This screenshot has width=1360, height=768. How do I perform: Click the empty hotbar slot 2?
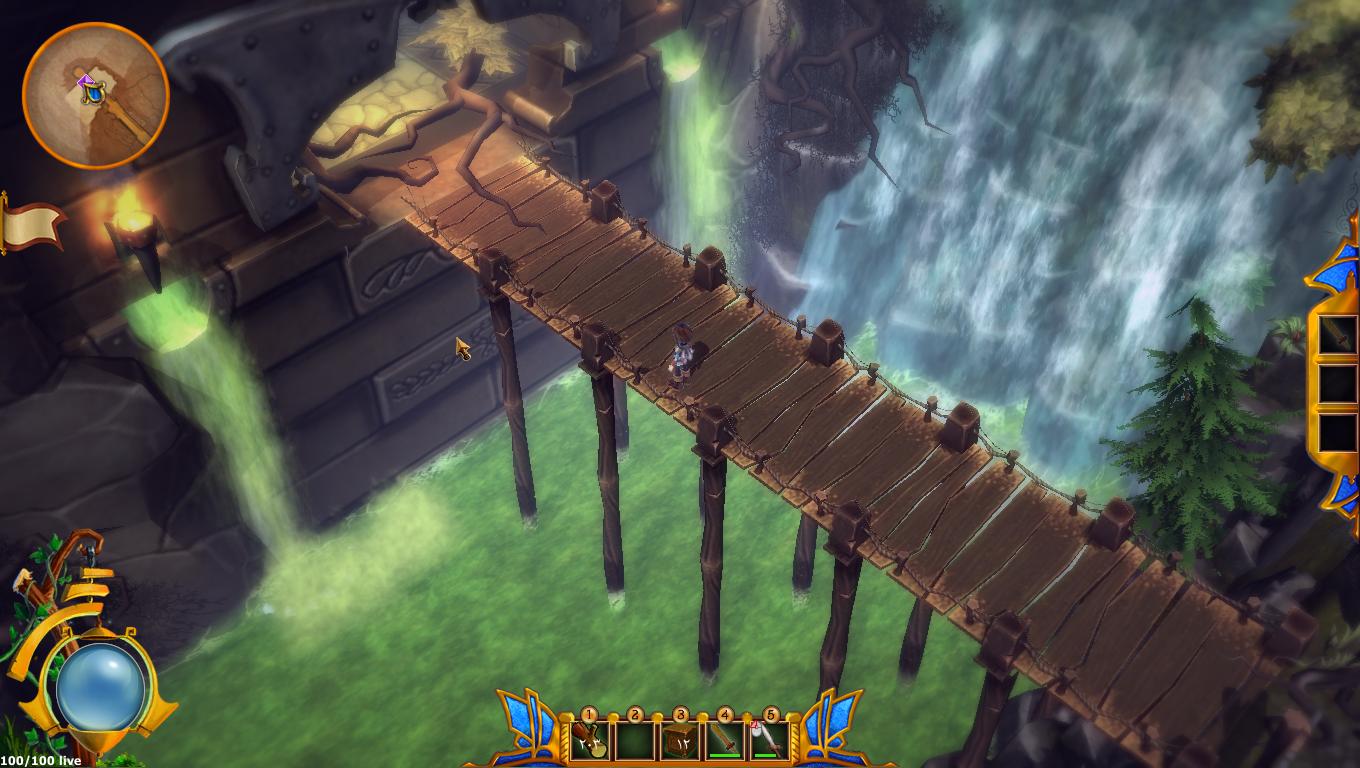633,740
